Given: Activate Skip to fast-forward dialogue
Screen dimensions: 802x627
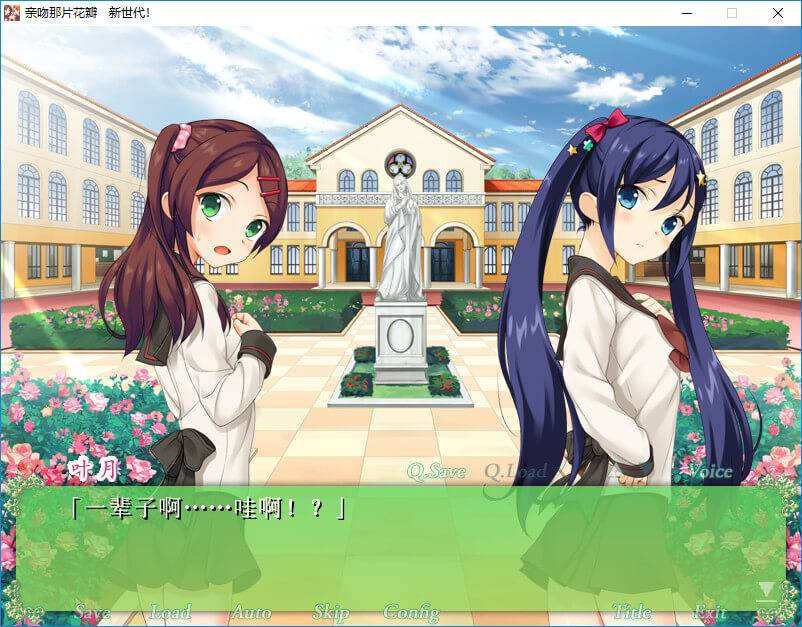Looking at the screenshot, I should 331,612.
